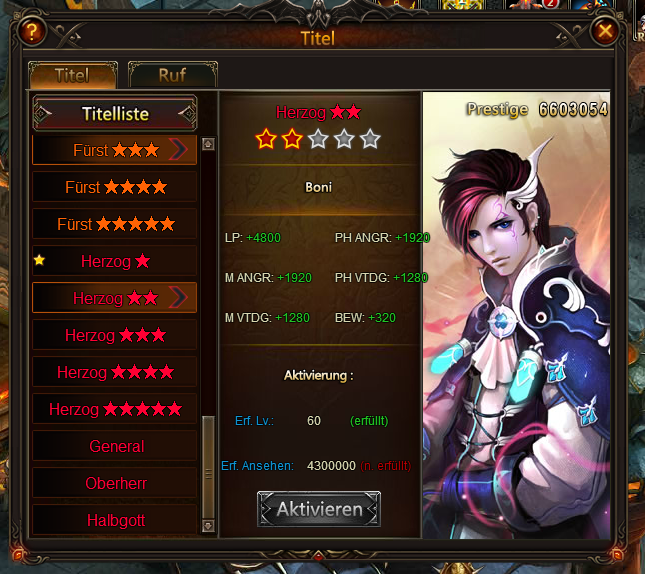
Task: Click title list scroll-up arrow
Action: coord(208,144)
